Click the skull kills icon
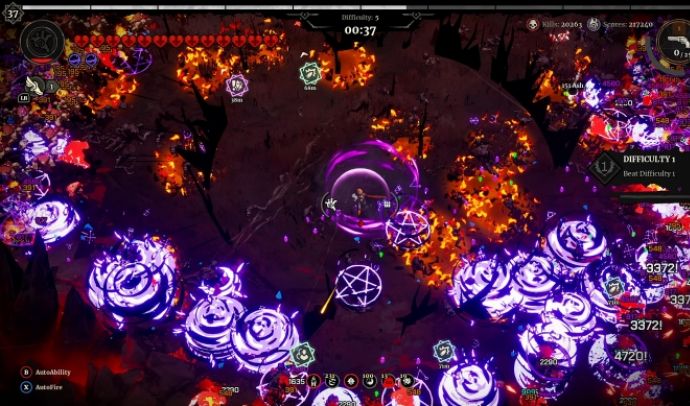690x406 pixels. 534,24
